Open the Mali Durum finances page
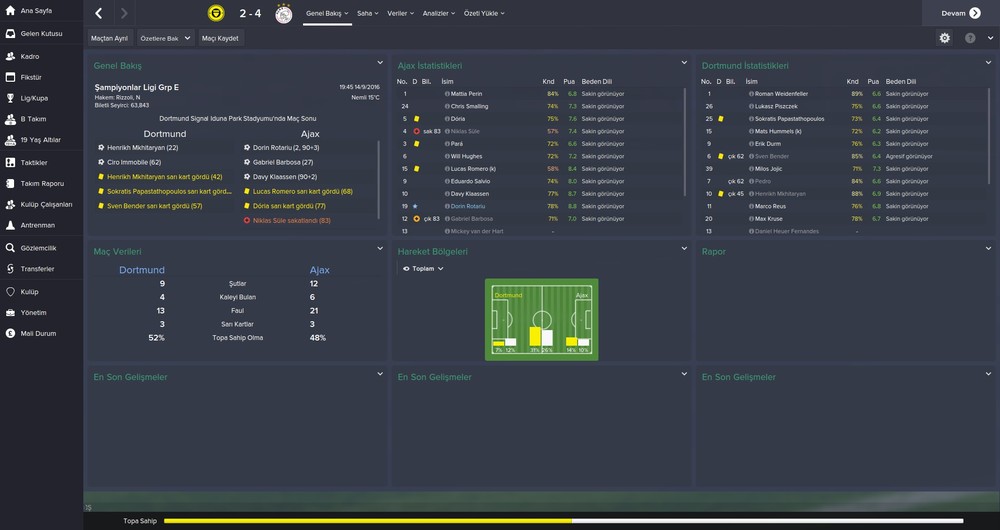1000x530 pixels. coord(37,333)
